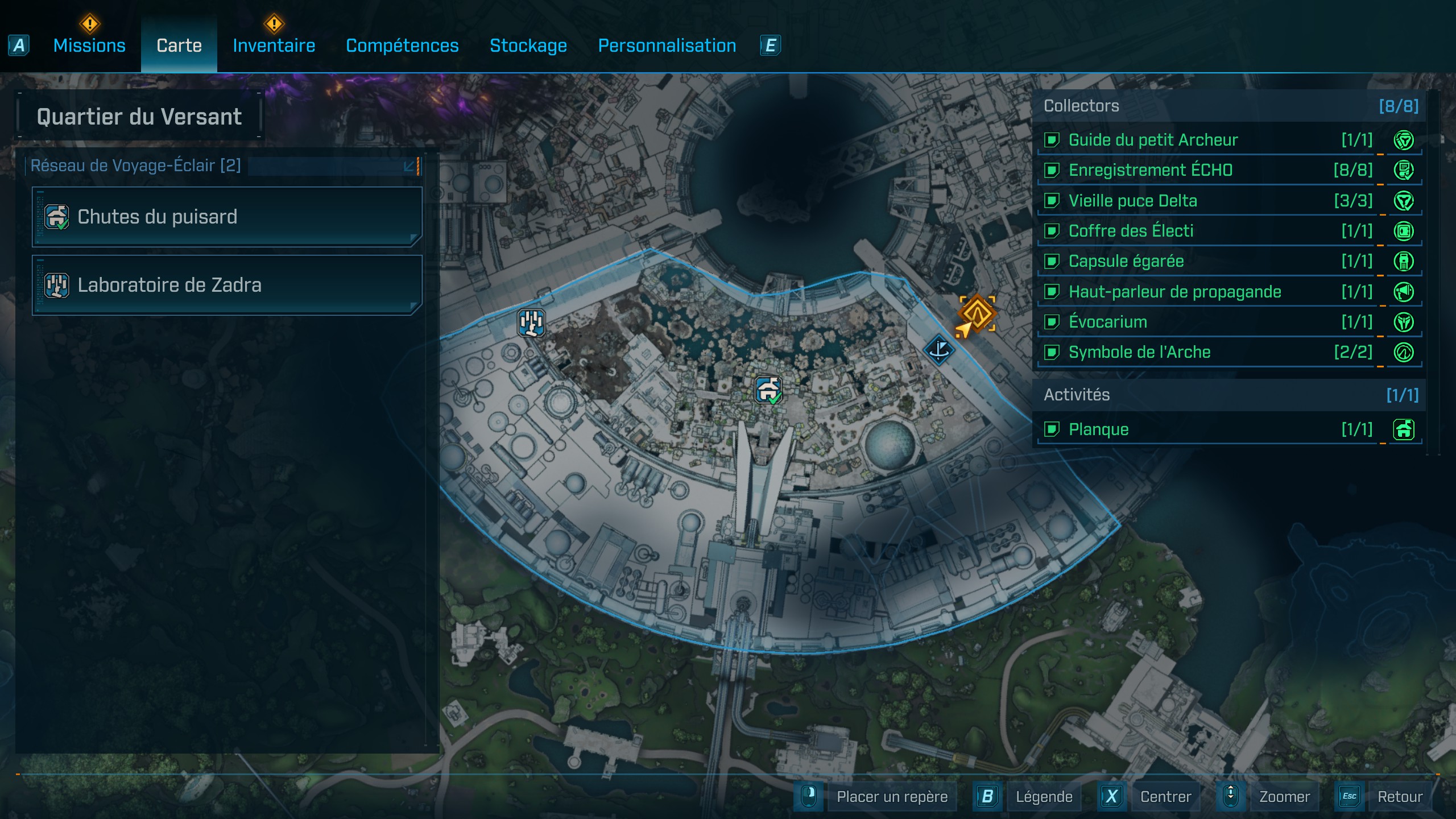Click the Zadra lab marker on the map
This screenshot has width=1456, height=819.
click(x=531, y=322)
